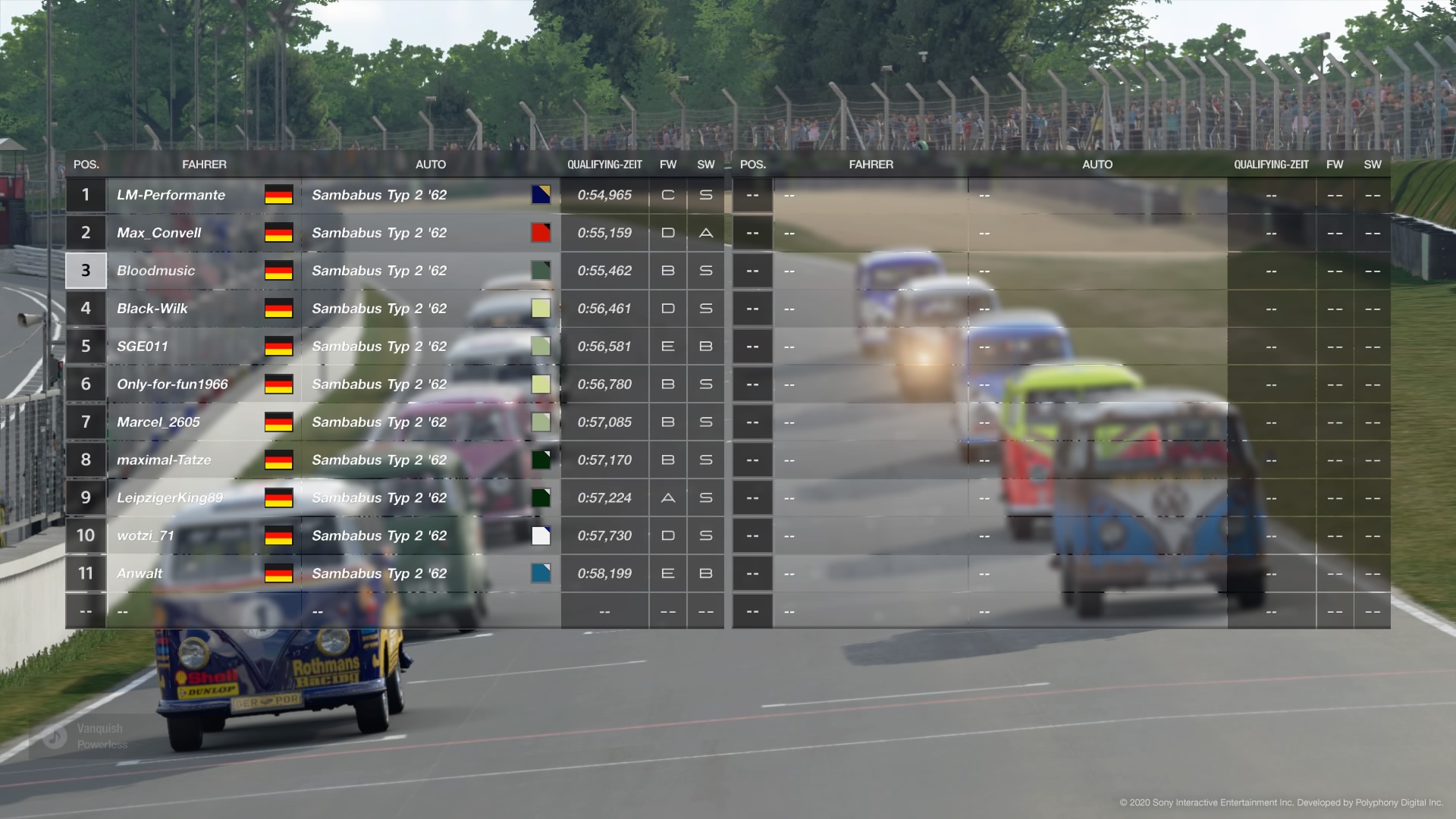Click the German flag on Anwalt's row
Image resolution: width=1456 pixels, height=819 pixels.
tap(278, 574)
